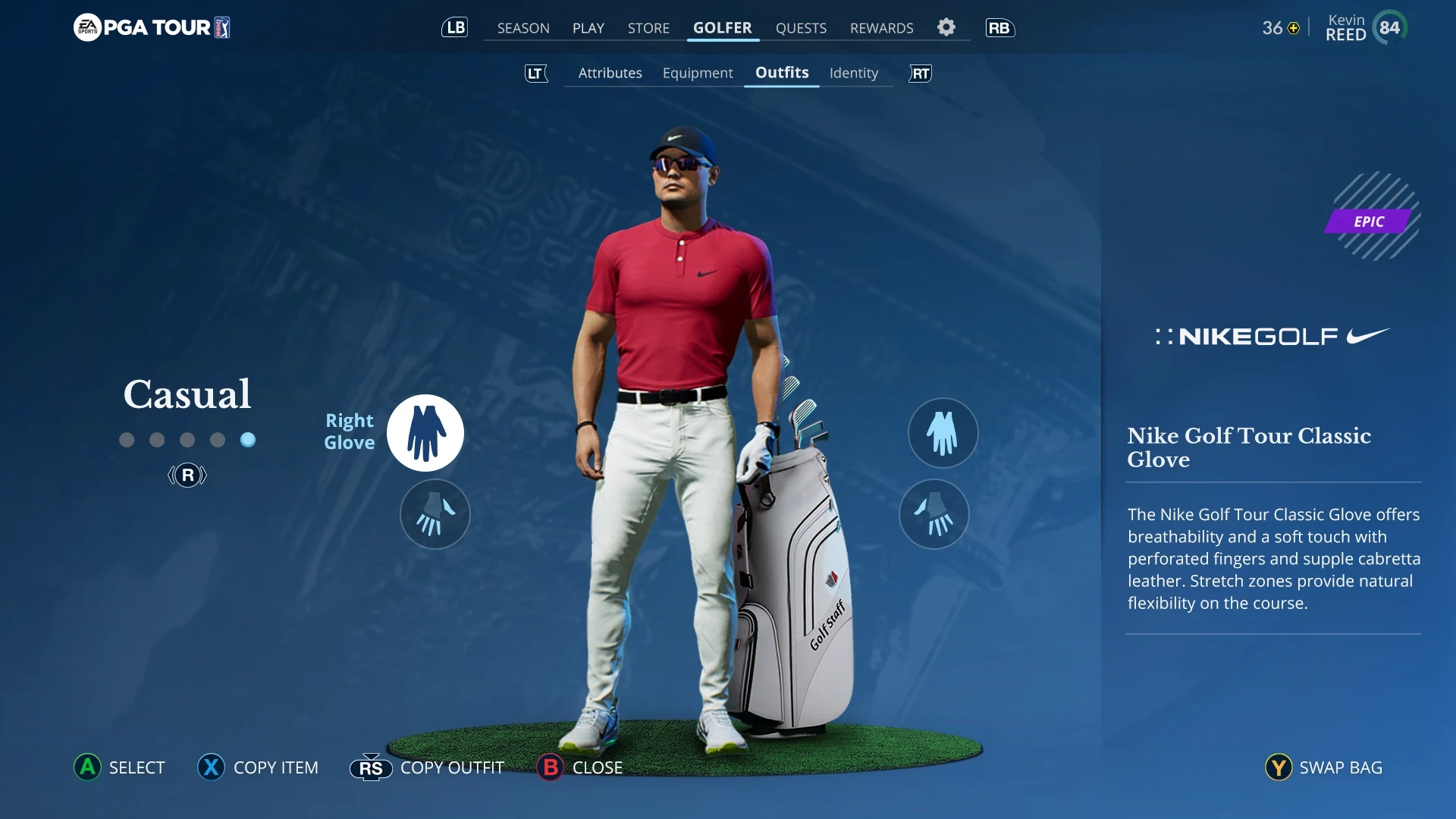Switch to the Attributes tab
Viewport: 1456px width, 819px height.
click(610, 73)
